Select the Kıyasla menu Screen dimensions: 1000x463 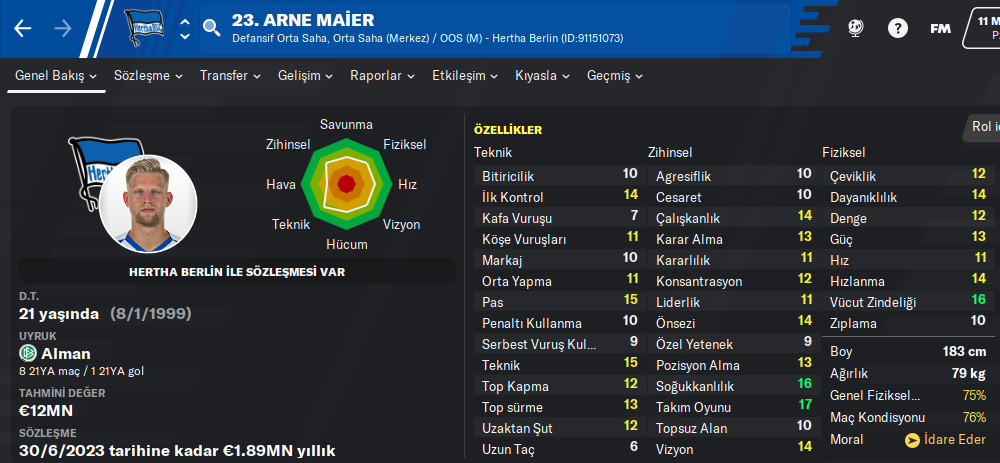[x=543, y=76]
